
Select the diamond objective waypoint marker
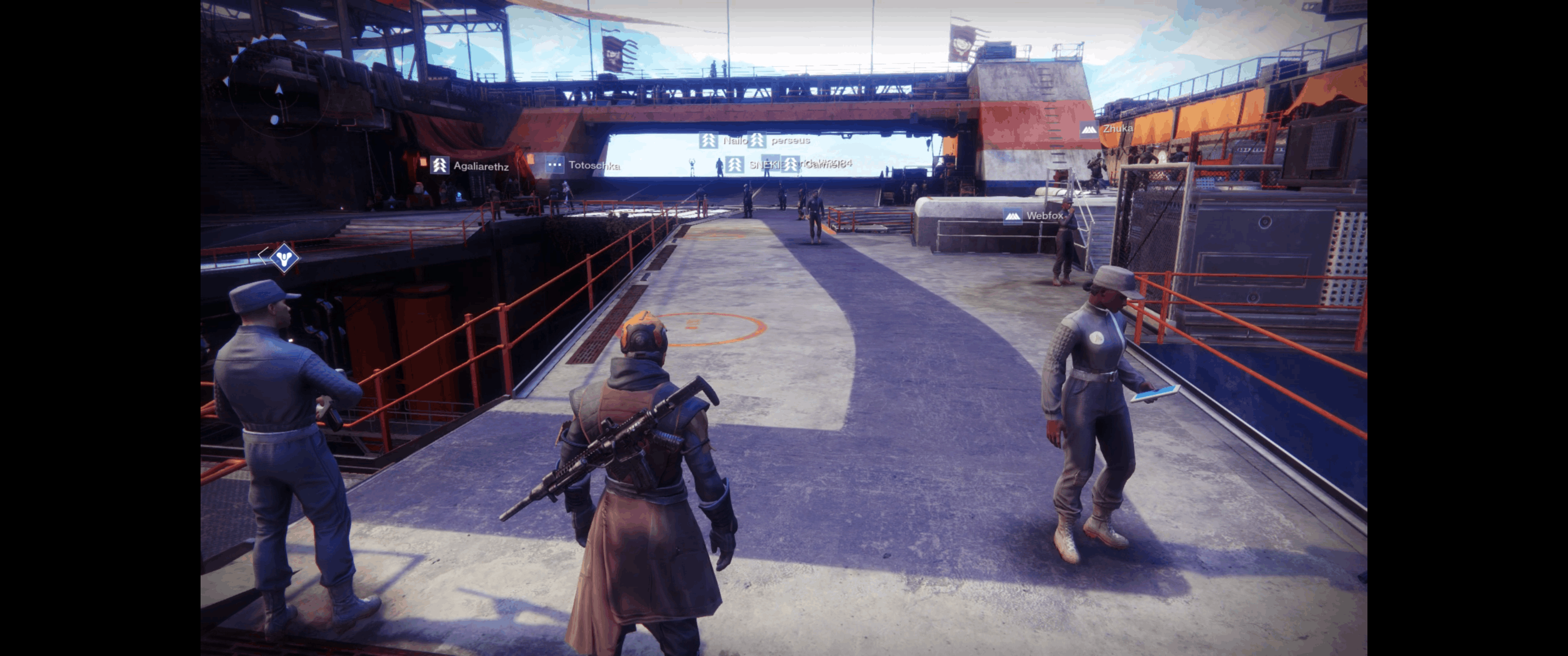(x=284, y=259)
